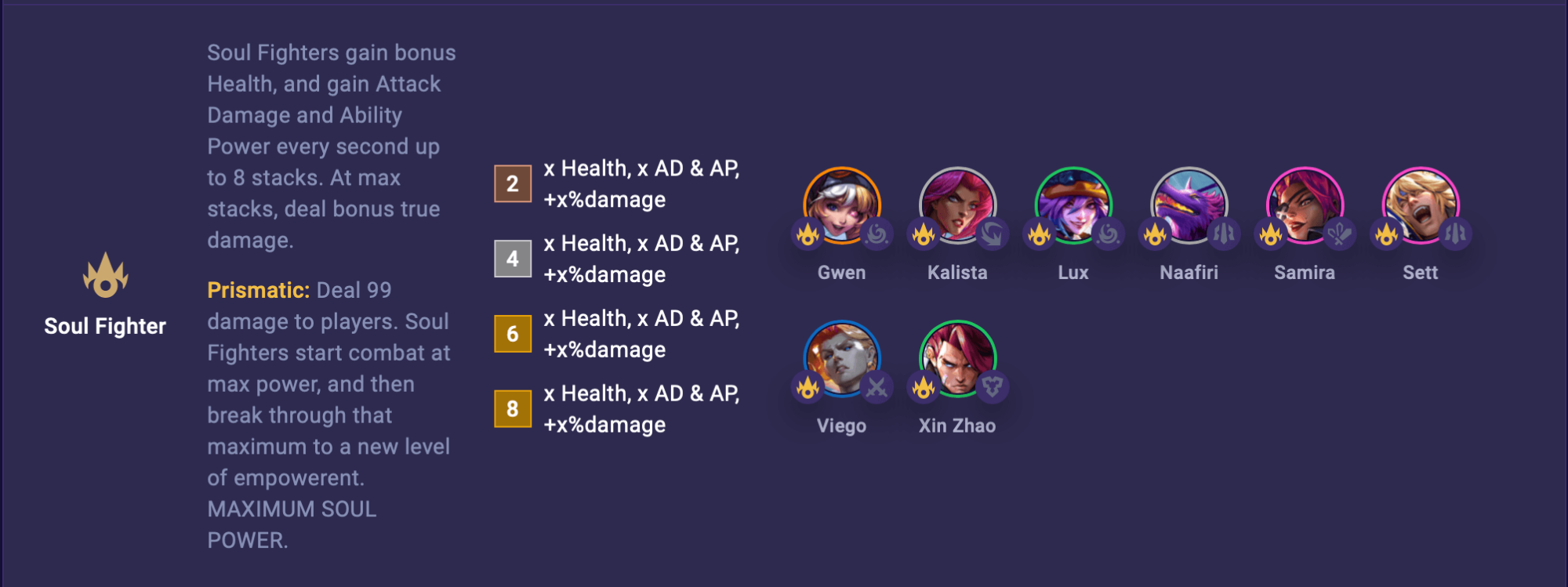Click Viego's crossed-swords trait icon
1568x587 pixels.
pos(878,387)
